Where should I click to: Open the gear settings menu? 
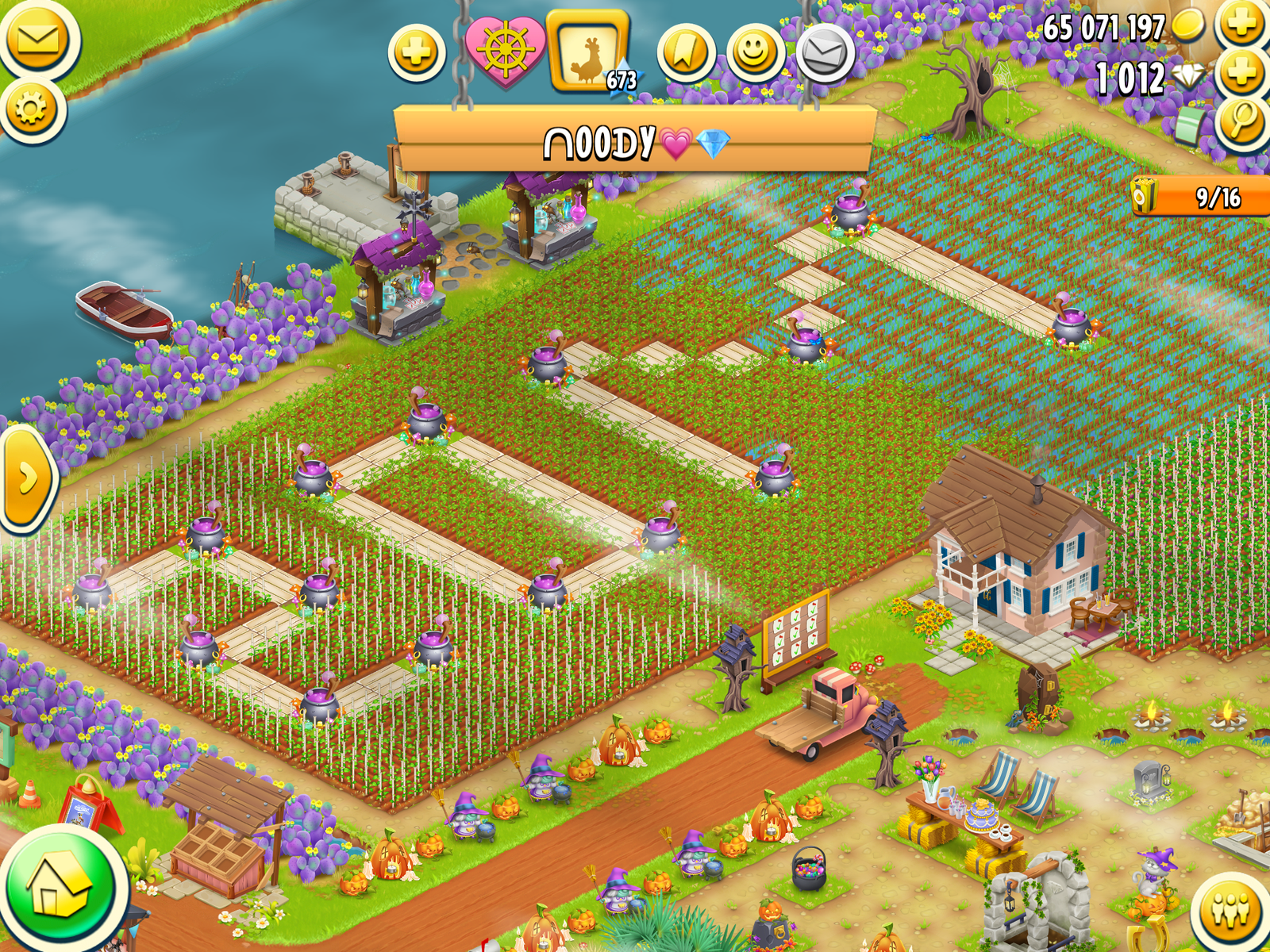[32, 109]
